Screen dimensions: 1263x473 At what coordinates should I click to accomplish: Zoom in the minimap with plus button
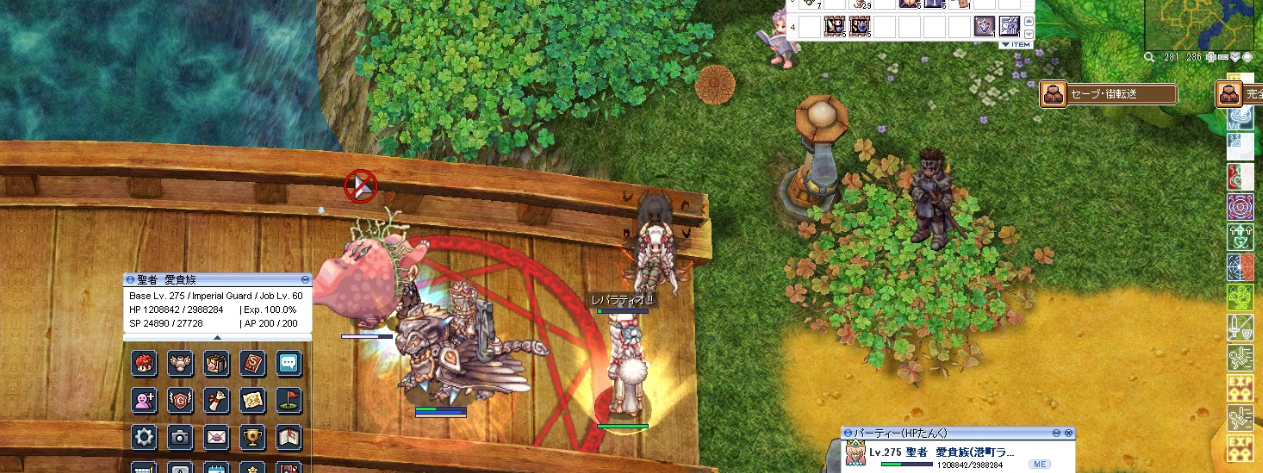point(1211,57)
